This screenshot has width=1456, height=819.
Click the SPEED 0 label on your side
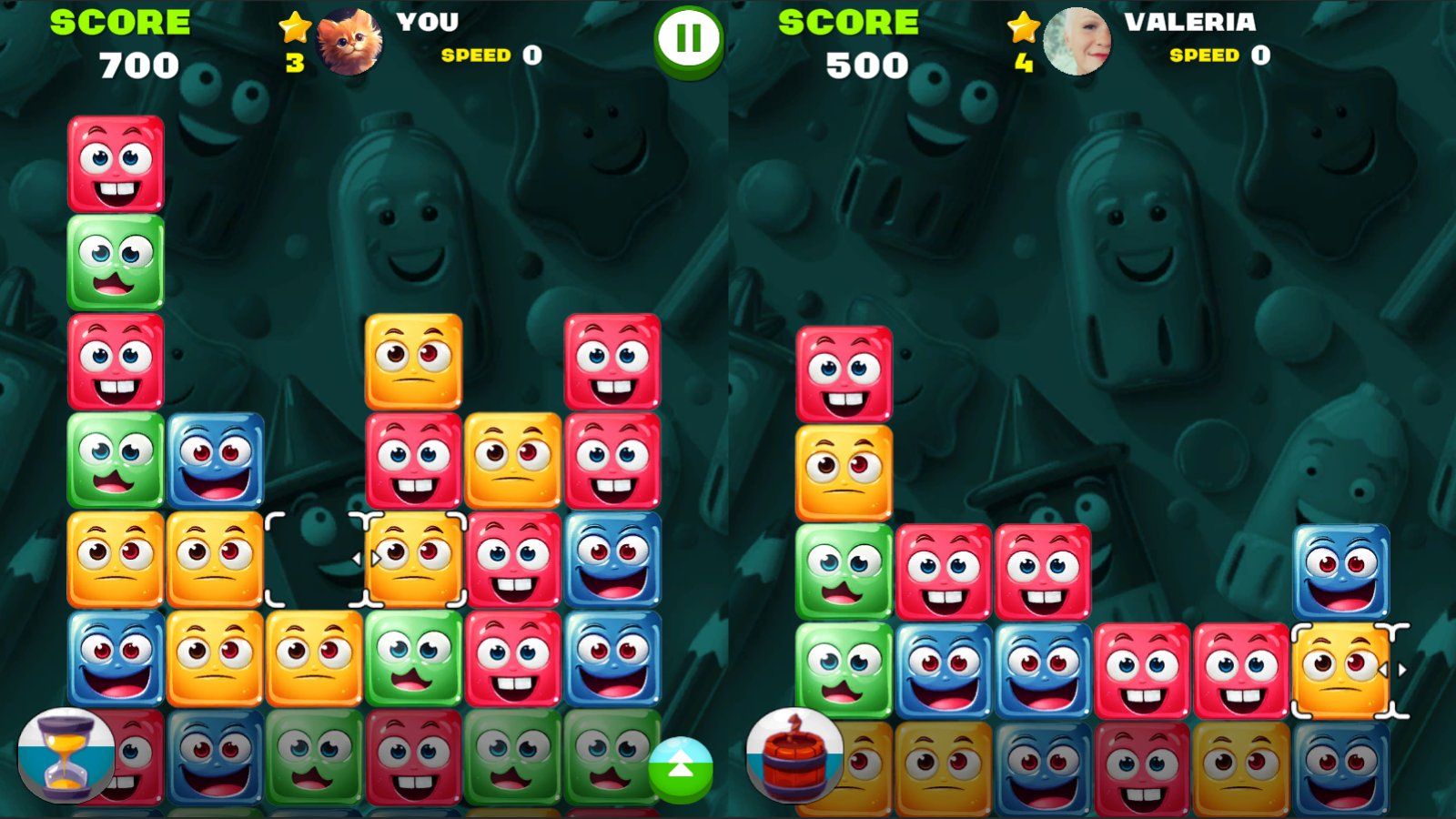487,55
